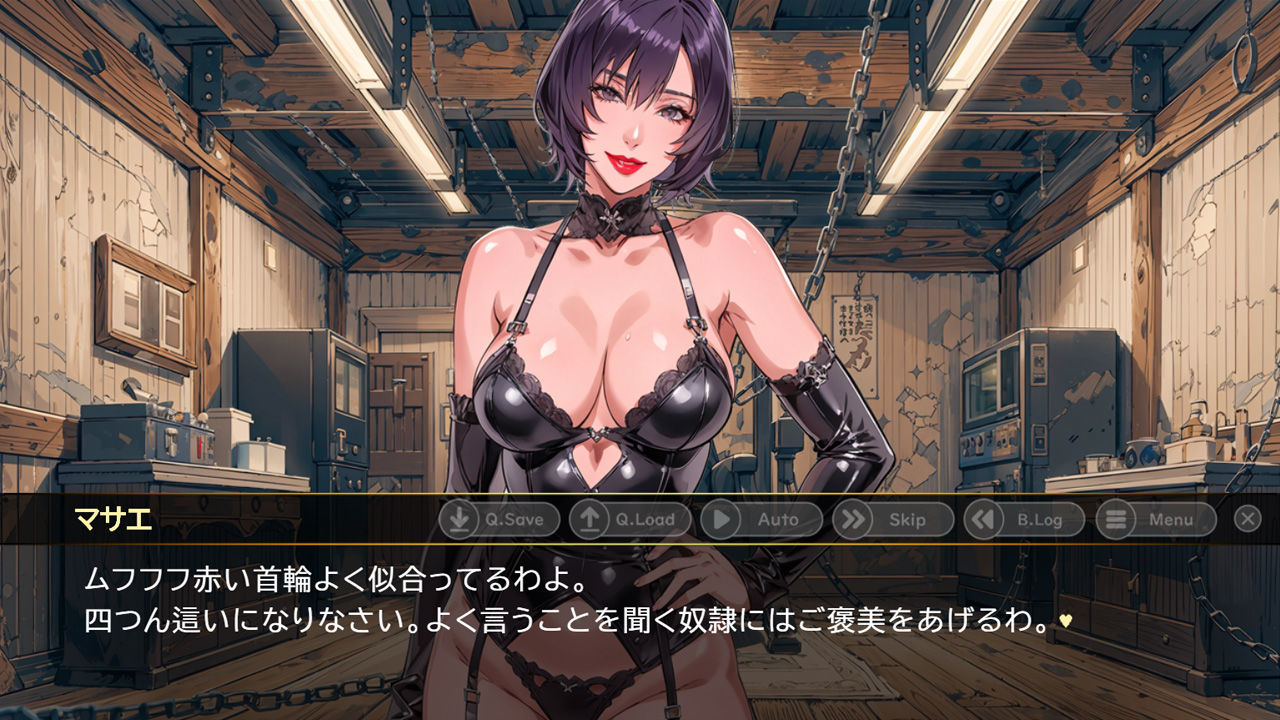Screen dimensions: 1280x720
Task: Click the hamburger lines icon beside Menu
Action: pyautogui.click(x=1114, y=519)
